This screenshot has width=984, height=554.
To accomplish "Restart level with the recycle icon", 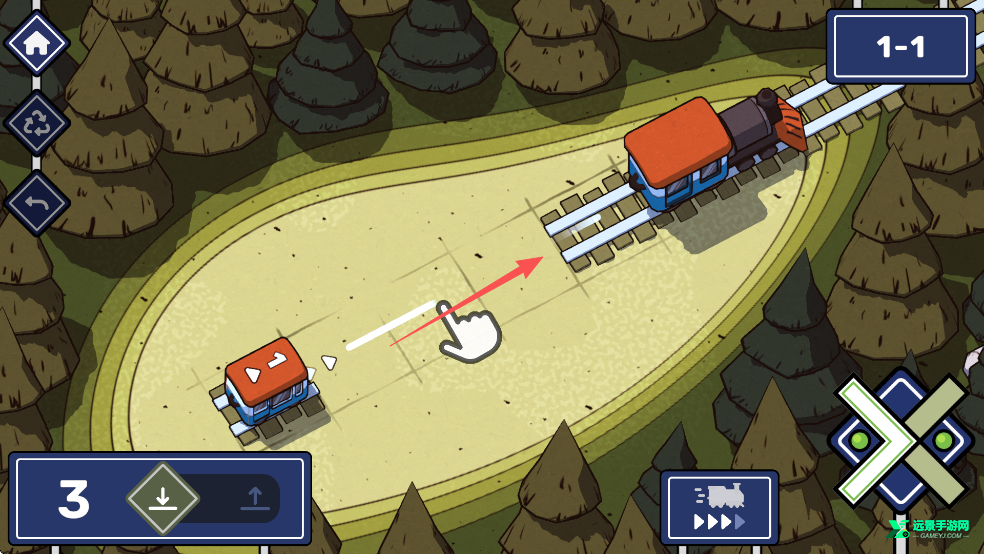I will (37, 124).
